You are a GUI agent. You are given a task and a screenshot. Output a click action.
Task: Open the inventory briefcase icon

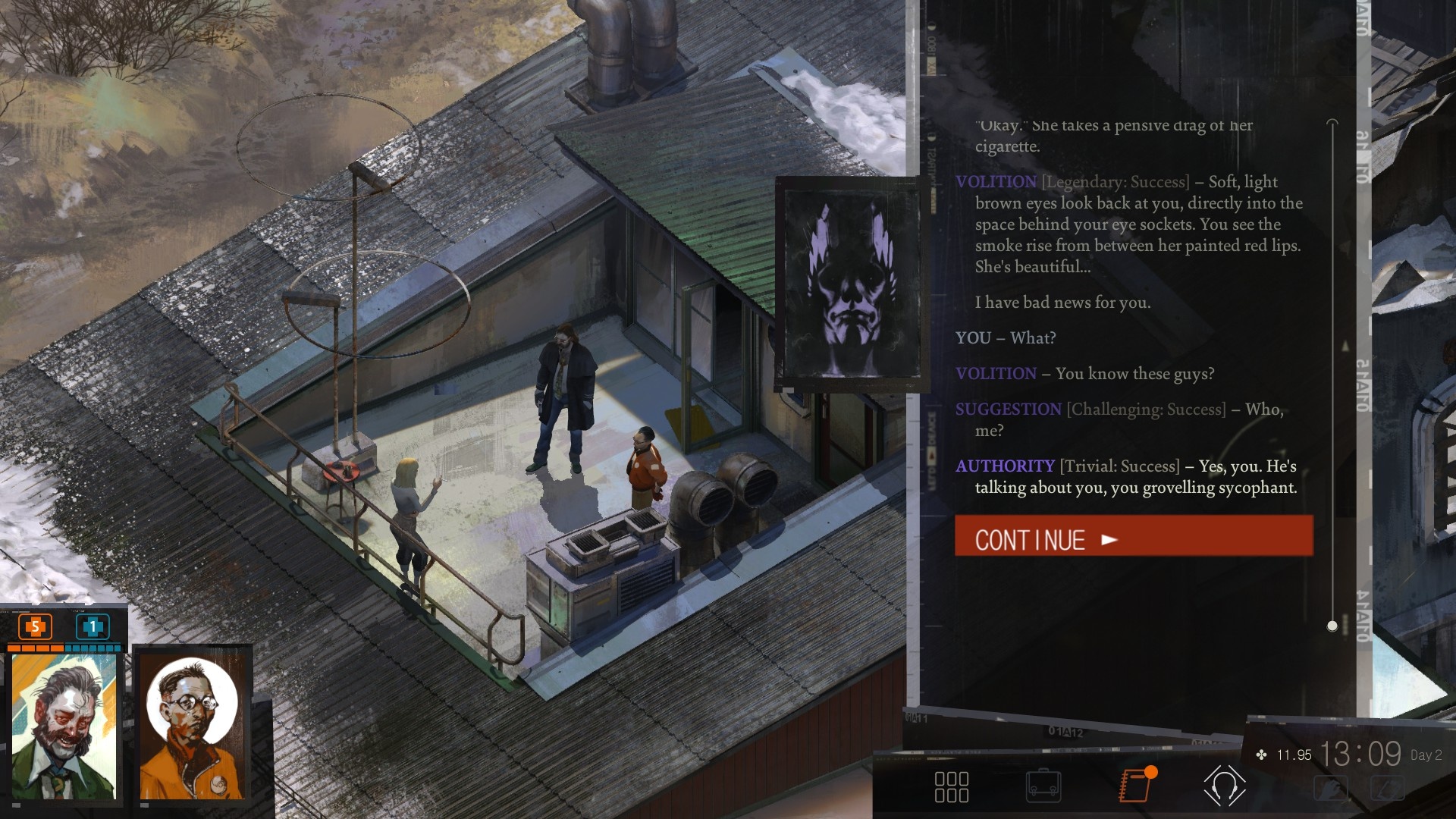click(1043, 787)
